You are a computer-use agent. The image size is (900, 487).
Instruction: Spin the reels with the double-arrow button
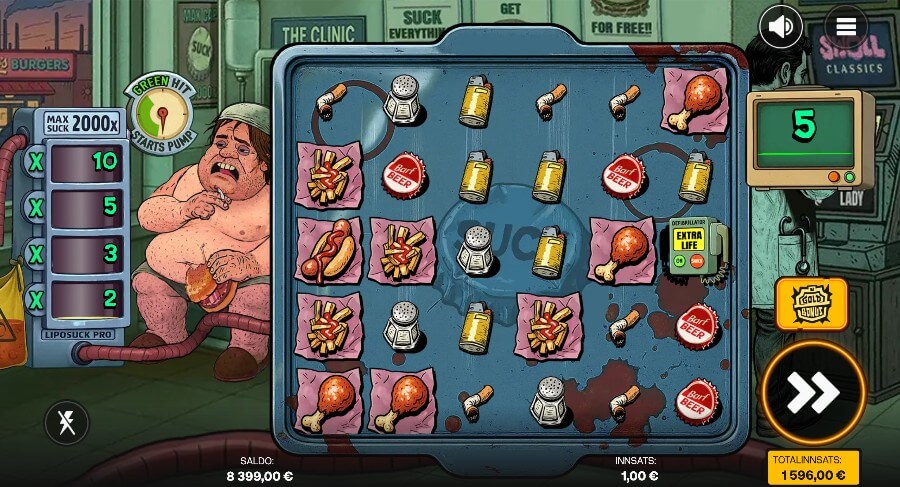click(x=812, y=392)
